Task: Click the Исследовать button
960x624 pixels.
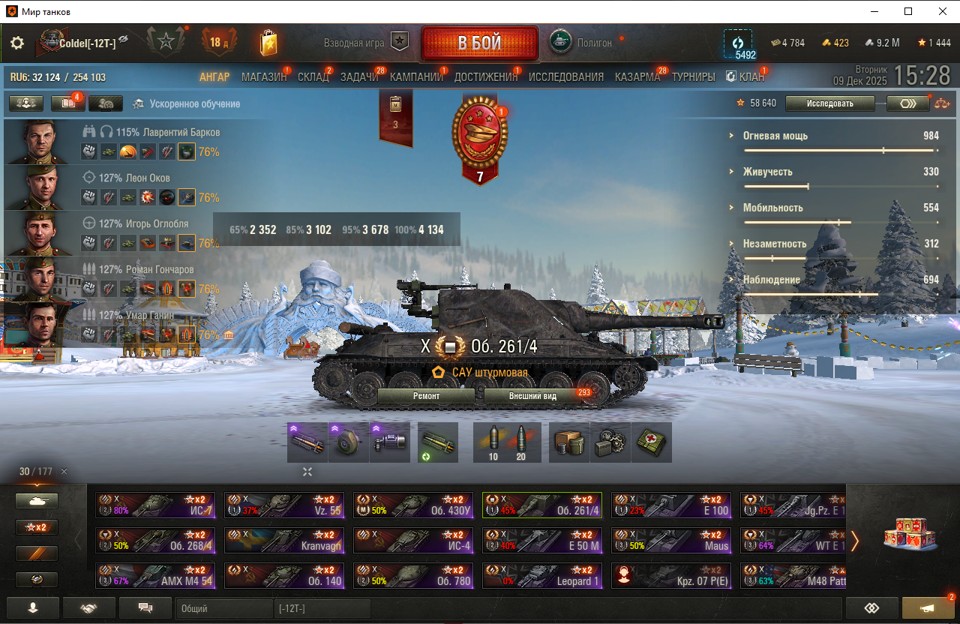Action: tap(829, 103)
